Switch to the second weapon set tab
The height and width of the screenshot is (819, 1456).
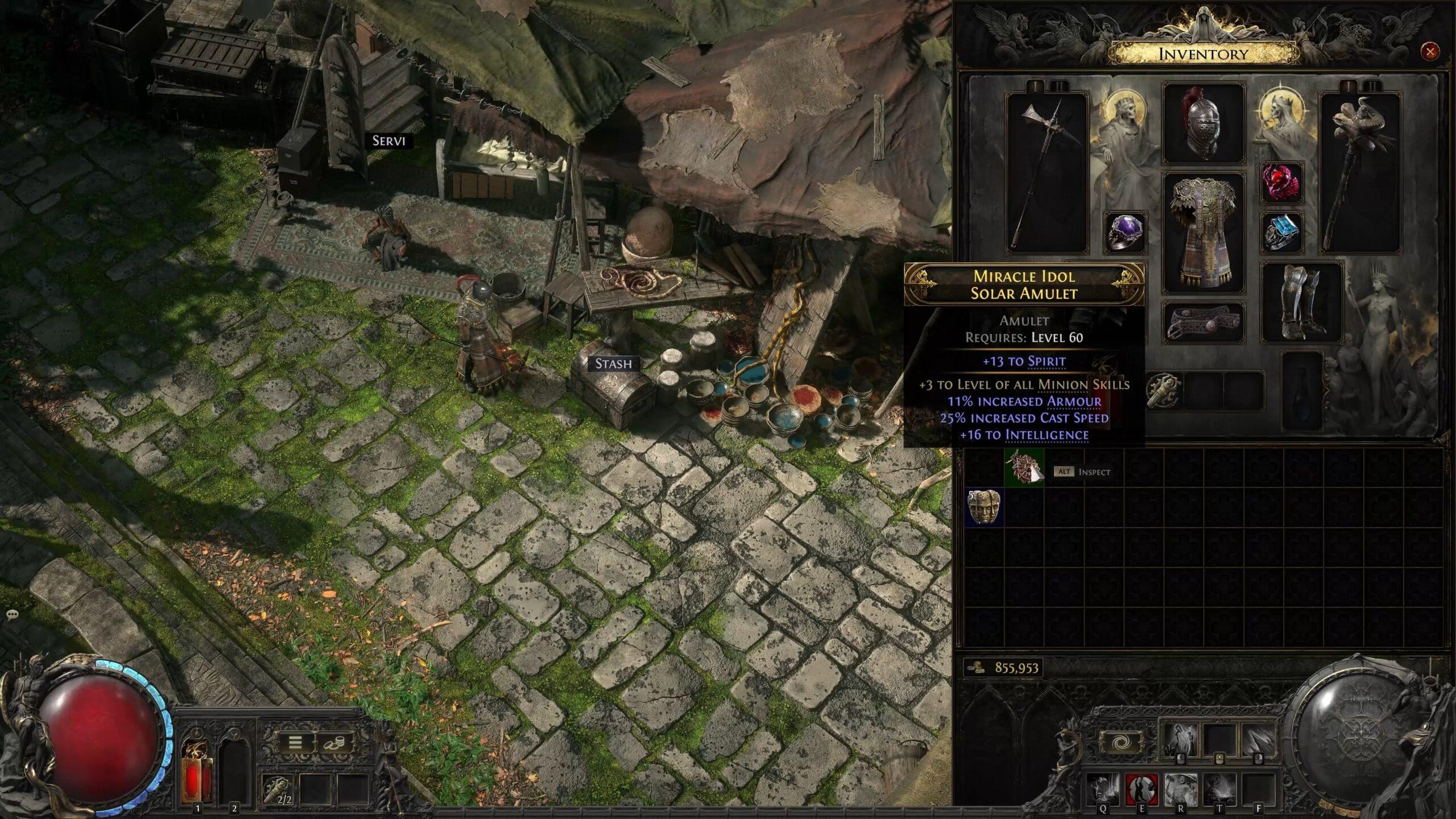1059,85
